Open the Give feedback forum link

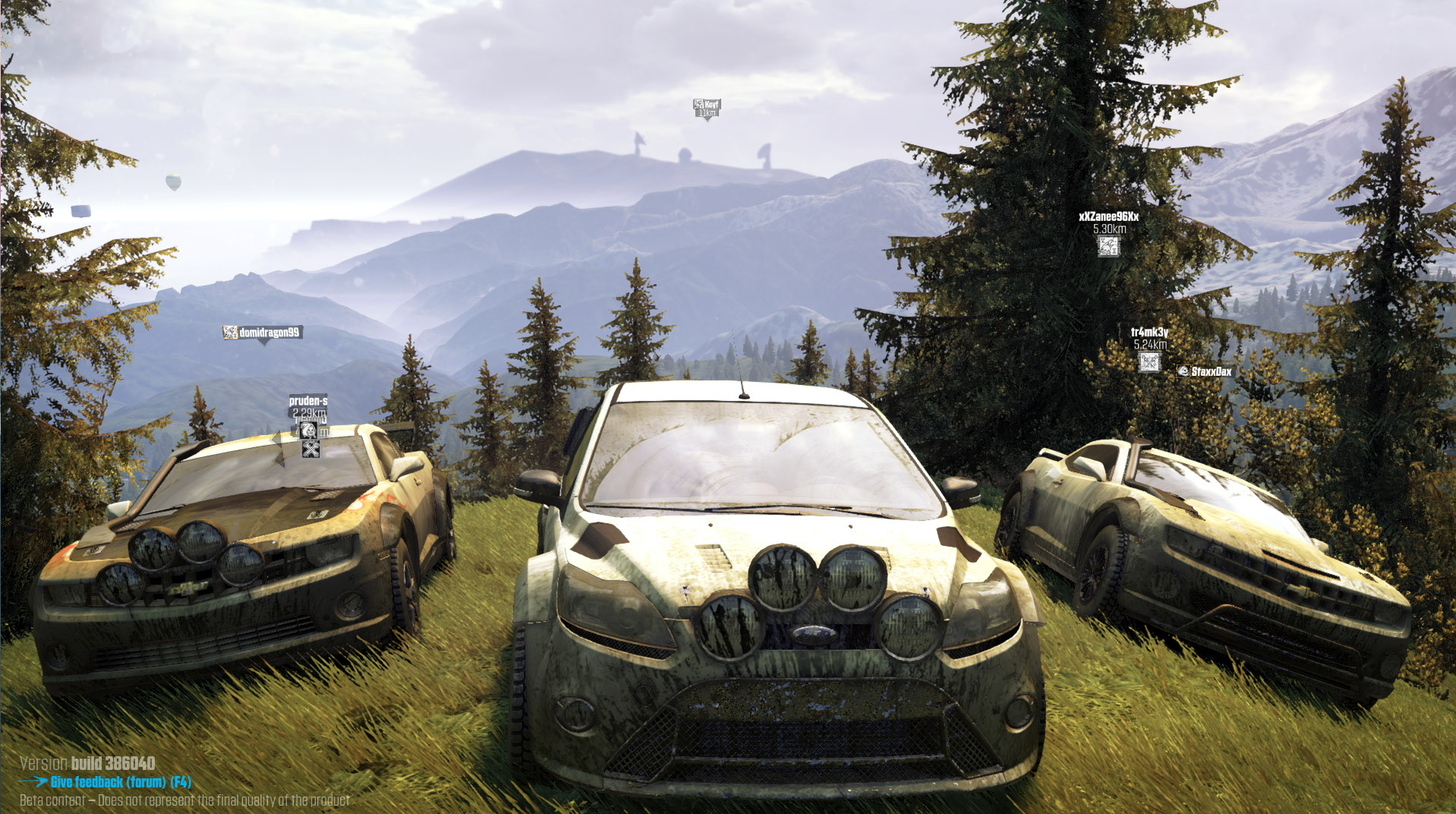coord(120,782)
